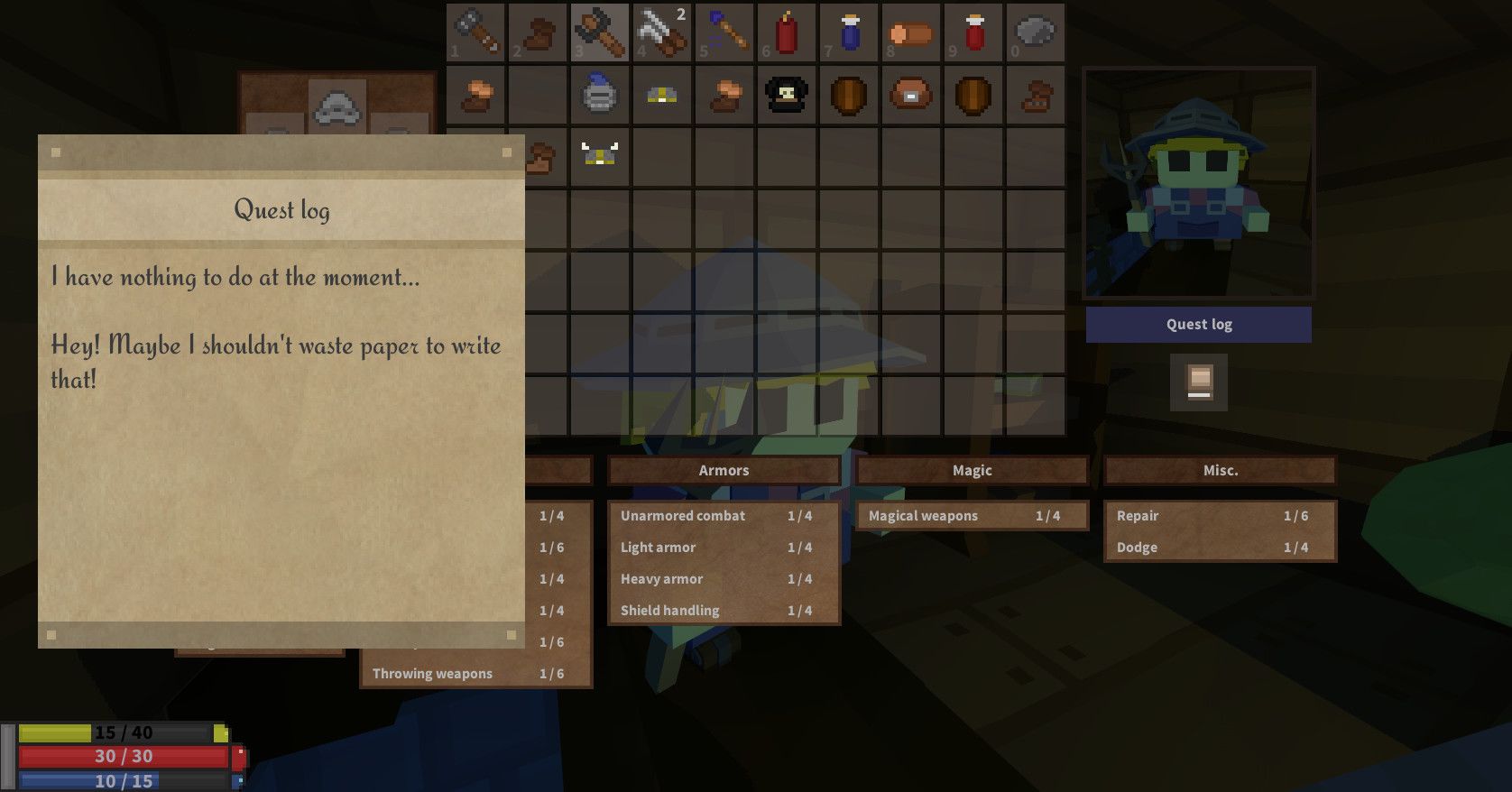Select the blue potion in hotbar slot 7
The width and height of the screenshot is (1512, 792).
tap(849, 32)
